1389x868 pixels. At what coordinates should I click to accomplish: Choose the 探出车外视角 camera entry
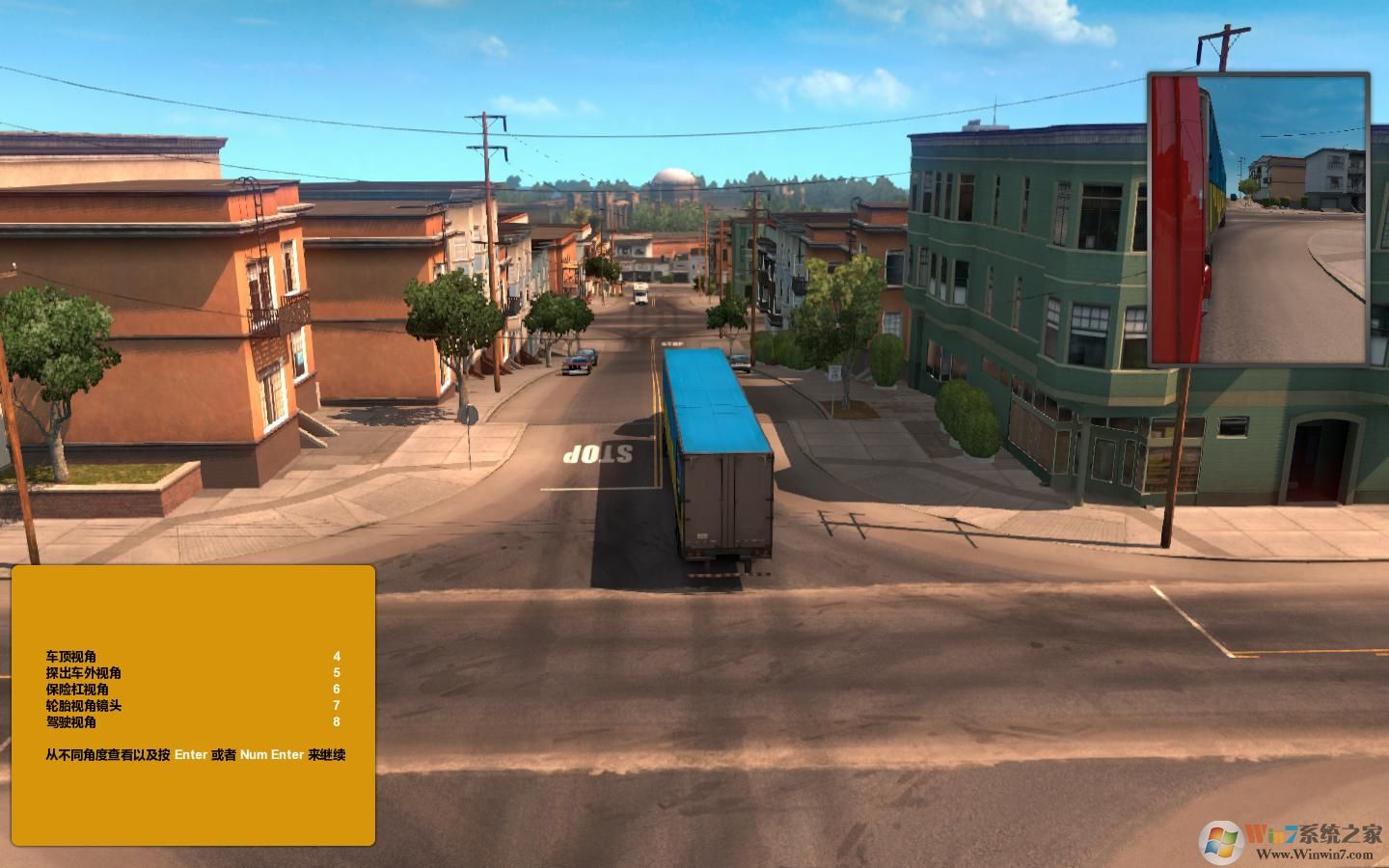(x=84, y=673)
